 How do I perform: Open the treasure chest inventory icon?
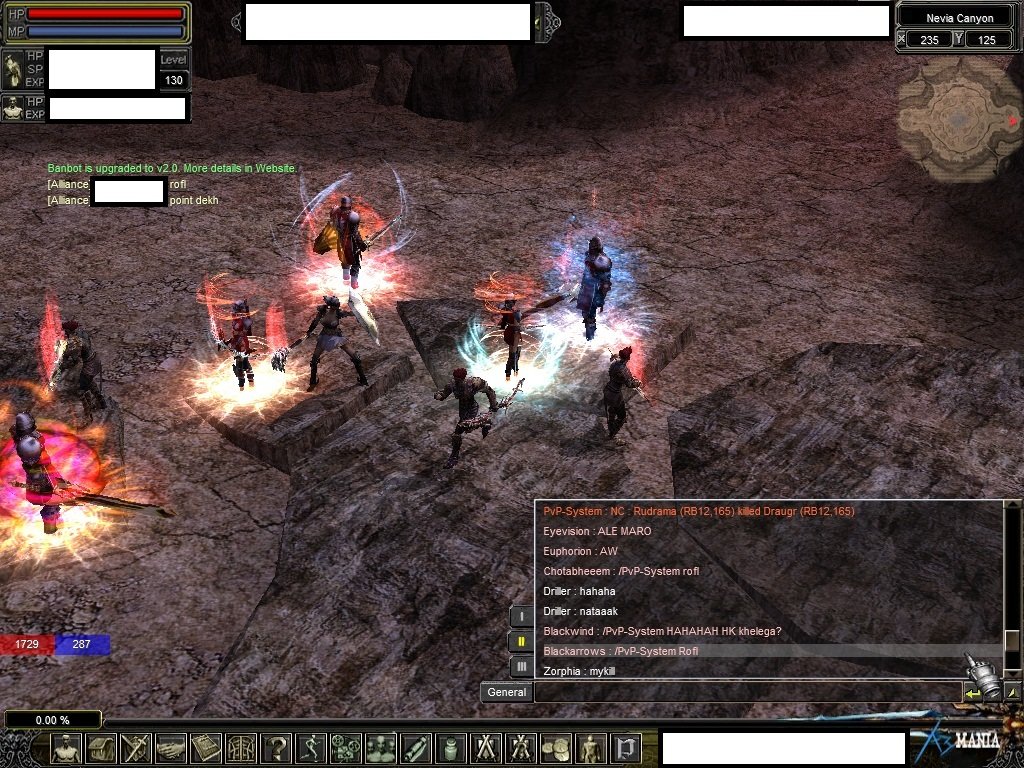tap(101, 747)
